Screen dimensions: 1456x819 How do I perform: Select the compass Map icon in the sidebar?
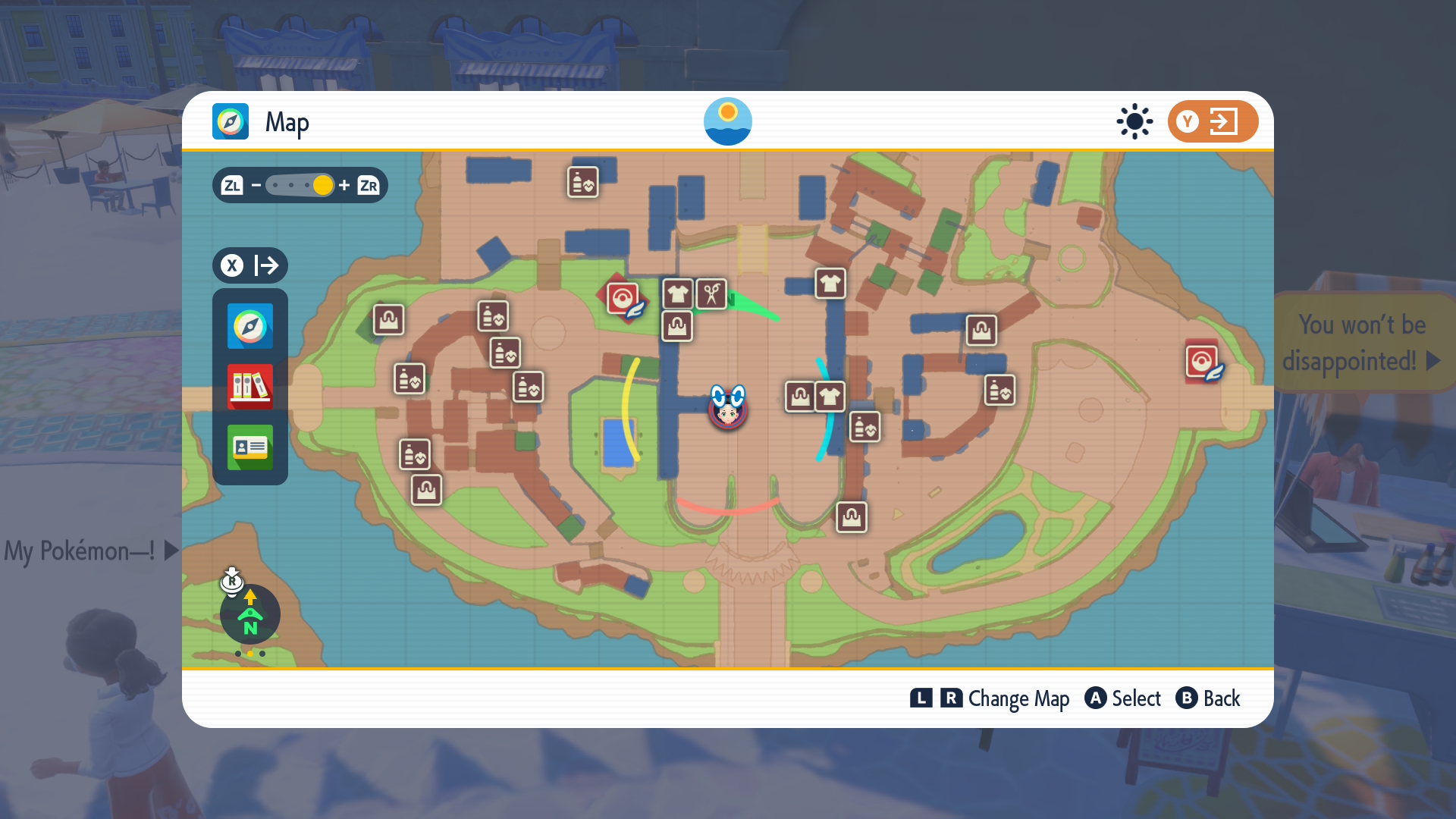tap(249, 327)
